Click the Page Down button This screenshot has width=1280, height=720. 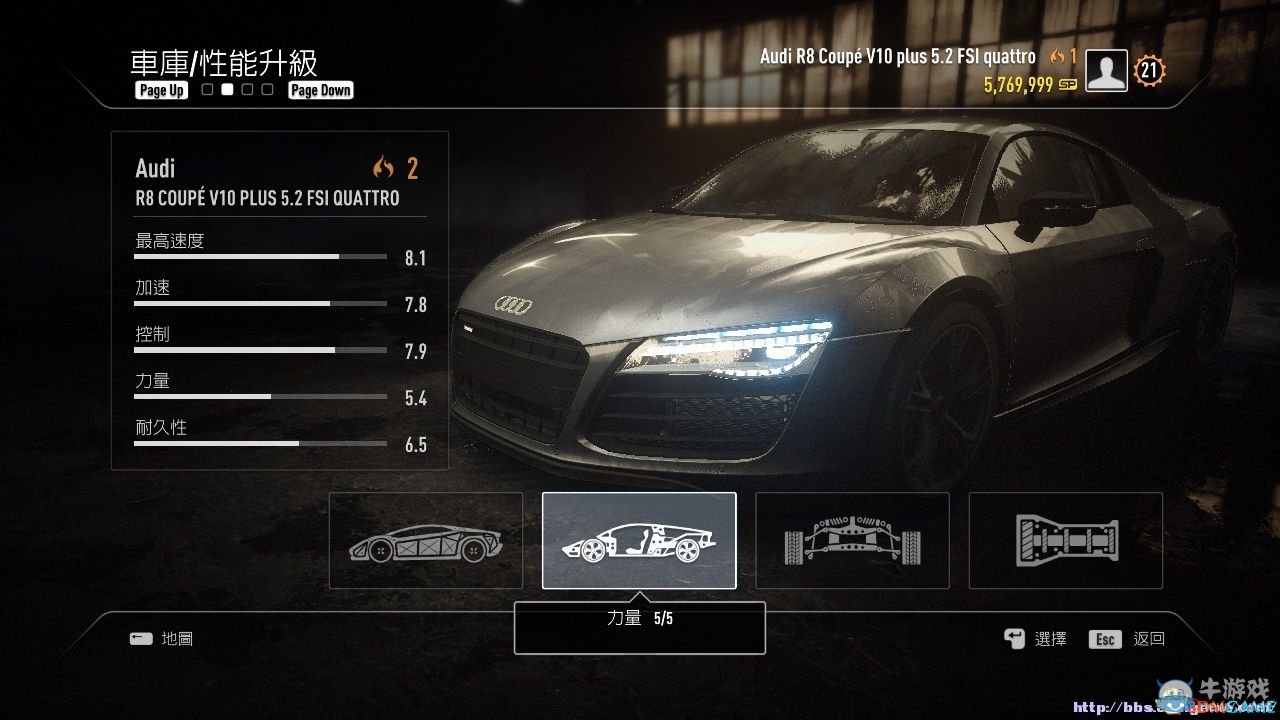pos(320,89)
